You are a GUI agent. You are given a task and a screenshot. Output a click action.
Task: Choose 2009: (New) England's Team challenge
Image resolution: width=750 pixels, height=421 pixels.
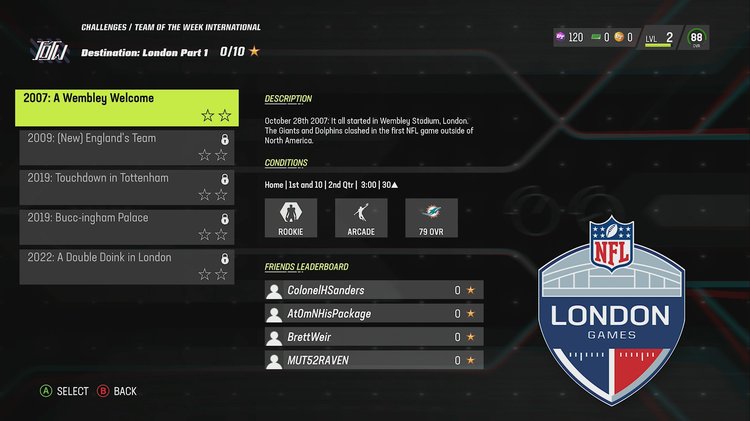[x=127, y=146]
